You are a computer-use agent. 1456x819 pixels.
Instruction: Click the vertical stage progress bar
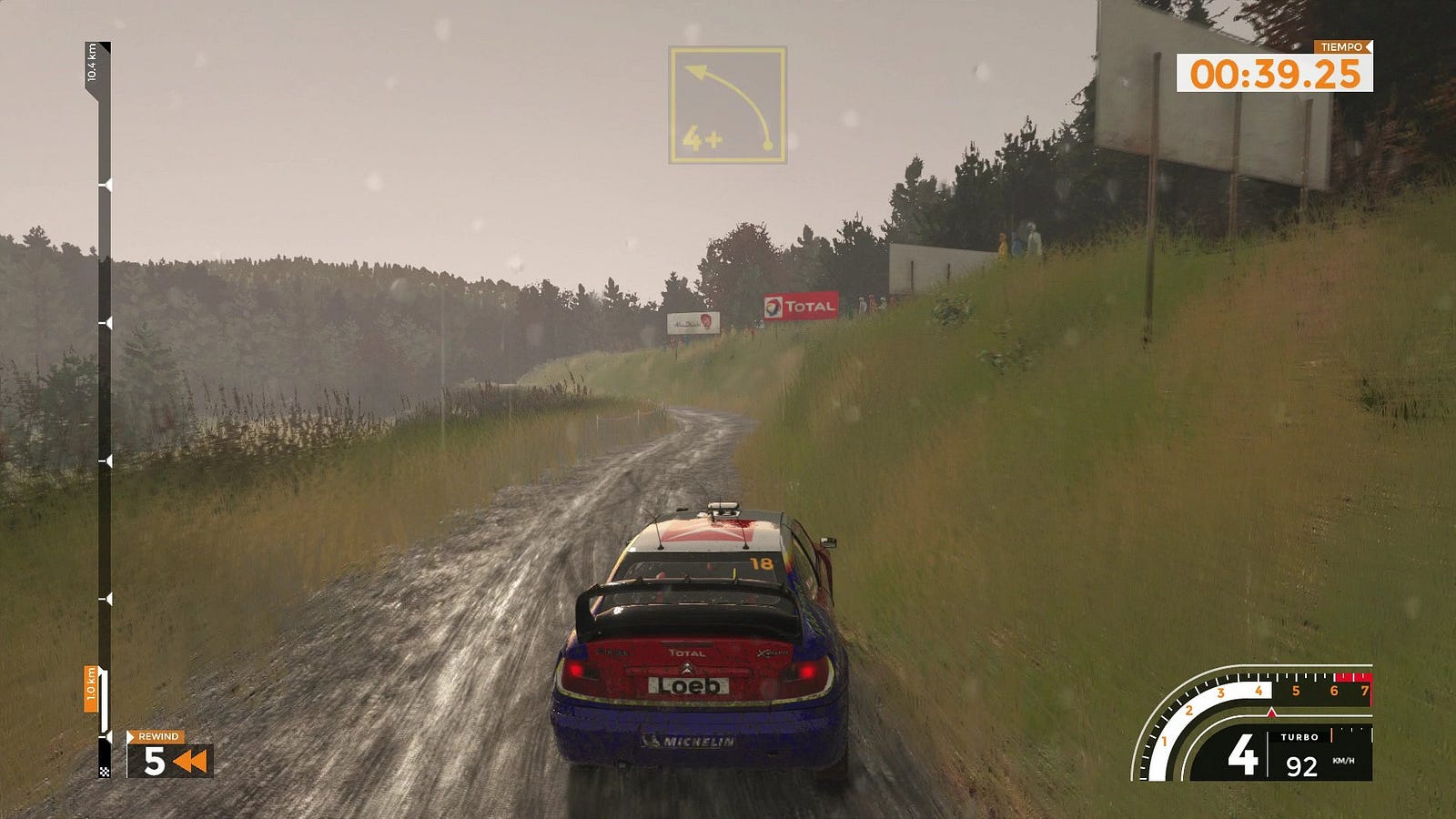click(x=105, y=409)
